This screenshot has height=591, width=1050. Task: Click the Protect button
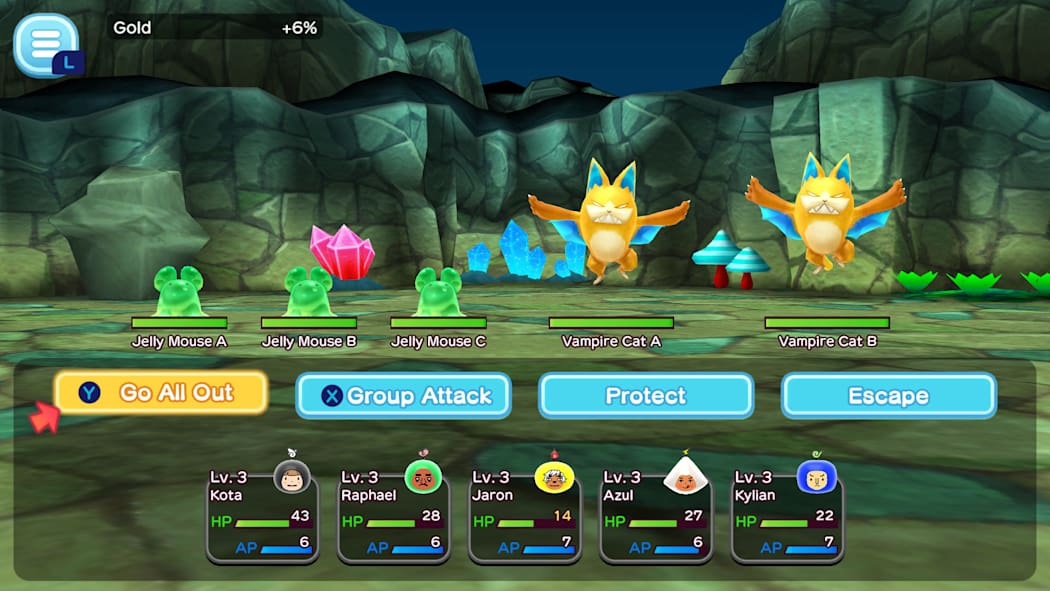pyautogui.click(x=646, y=396)
